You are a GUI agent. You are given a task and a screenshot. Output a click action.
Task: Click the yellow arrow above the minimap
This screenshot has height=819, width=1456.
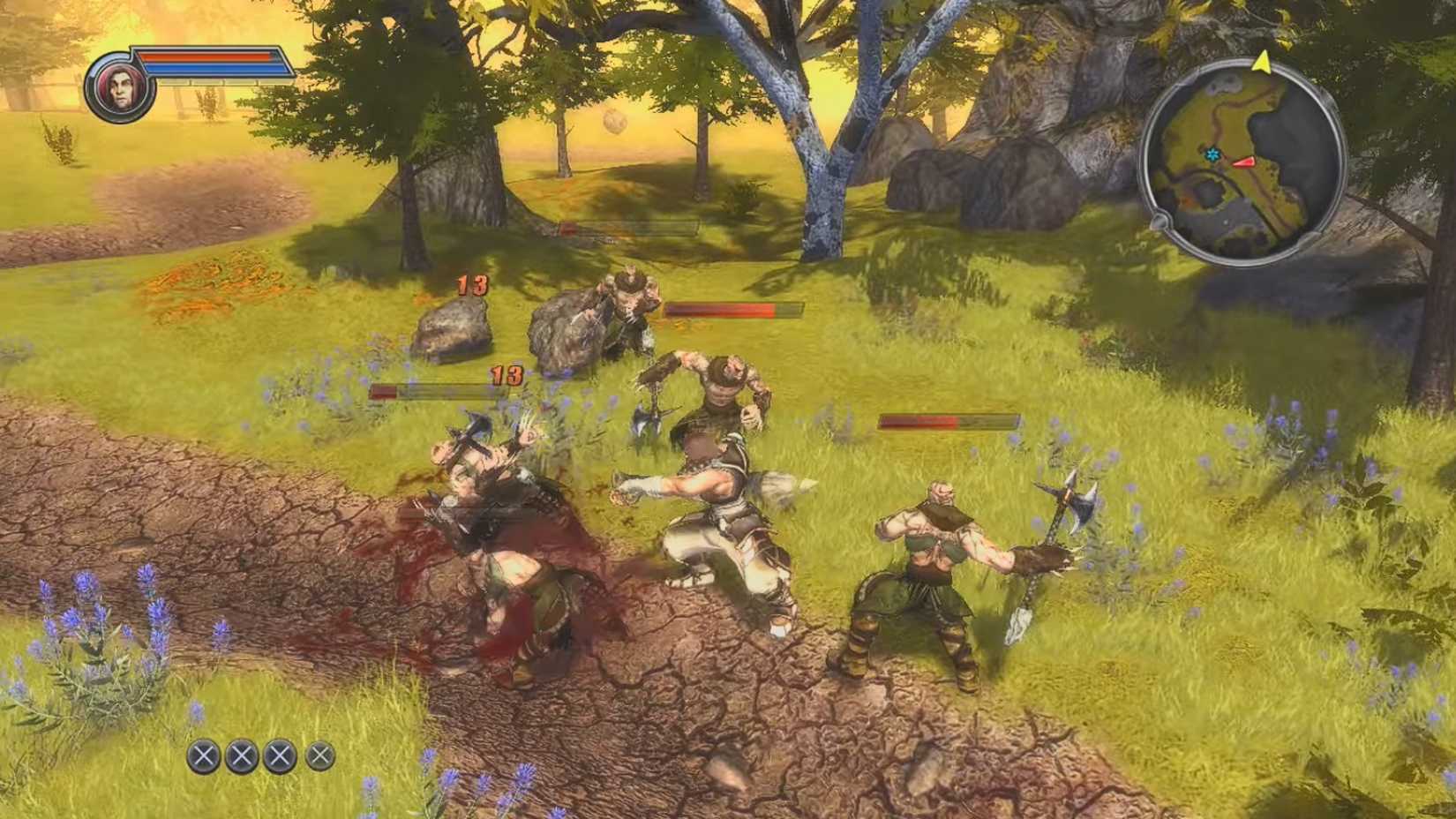[1264, 64]
